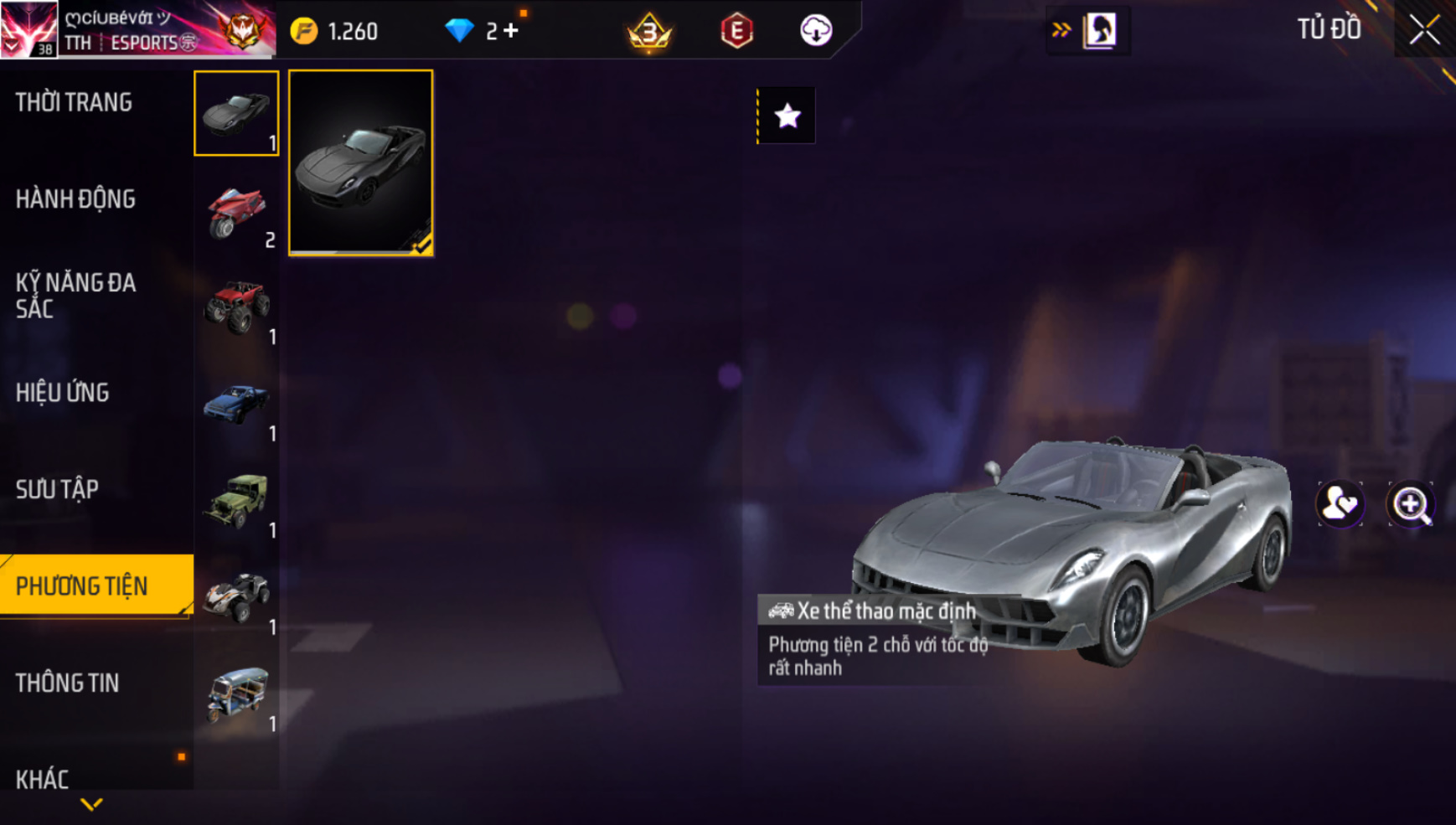1456x825 pixels.
Task: Close the Tủ Đồ wardrobe screen
Action: pyautogui.click(x=1424, y=30)
